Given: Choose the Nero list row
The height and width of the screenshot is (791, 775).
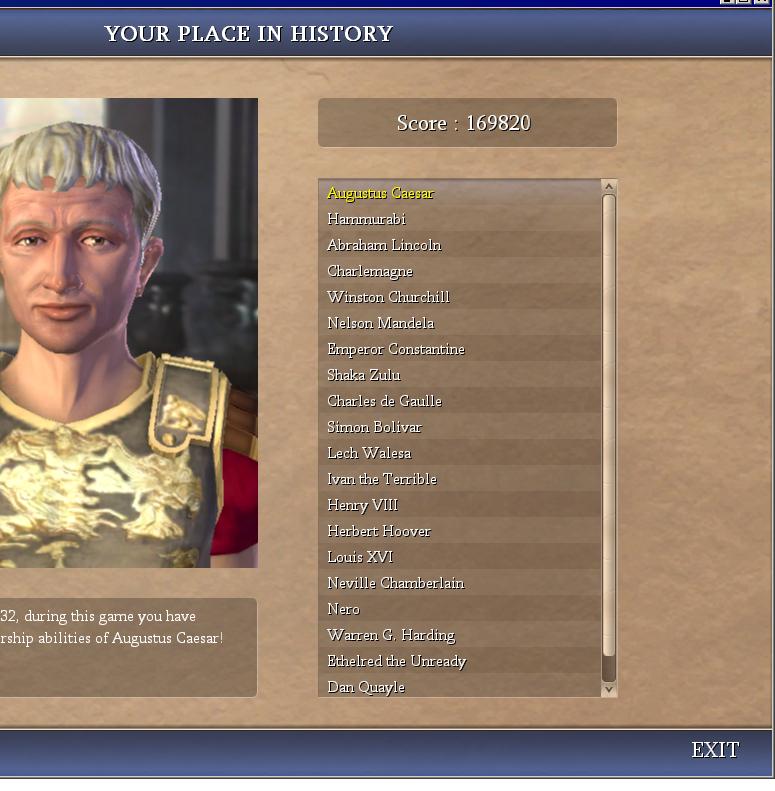Looking at the screenshot, I should [x=343, y=609].
